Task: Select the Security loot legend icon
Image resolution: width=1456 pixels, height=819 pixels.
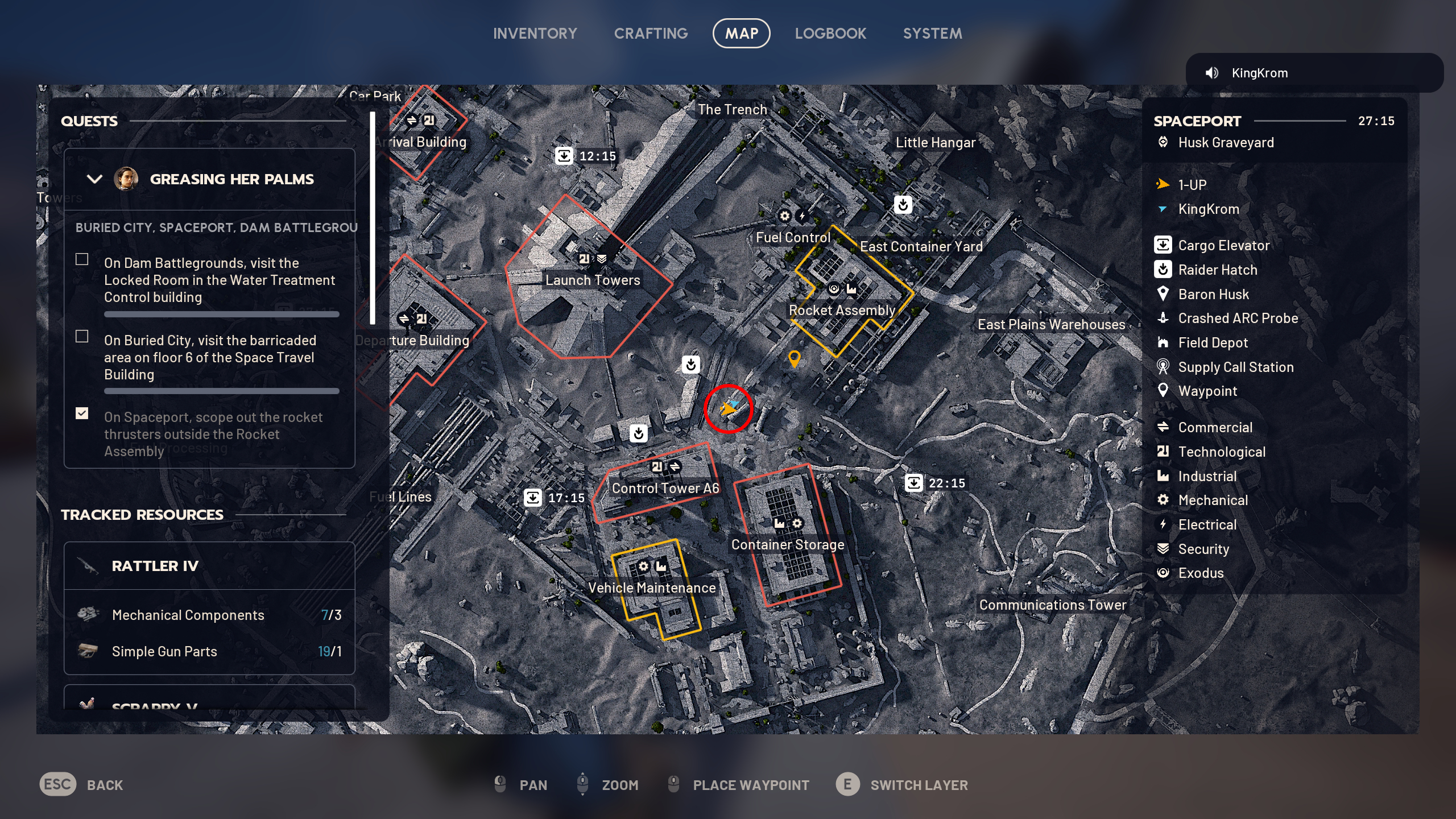Action: [x=1163, y=549]
